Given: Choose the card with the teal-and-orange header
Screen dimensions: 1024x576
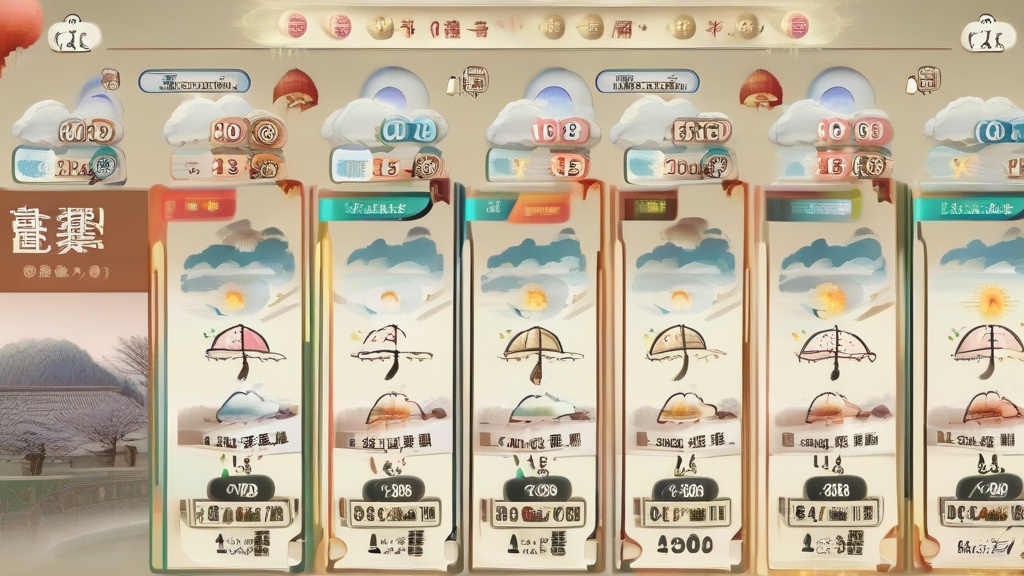Looking at the screenshot, I should point(533,380).
